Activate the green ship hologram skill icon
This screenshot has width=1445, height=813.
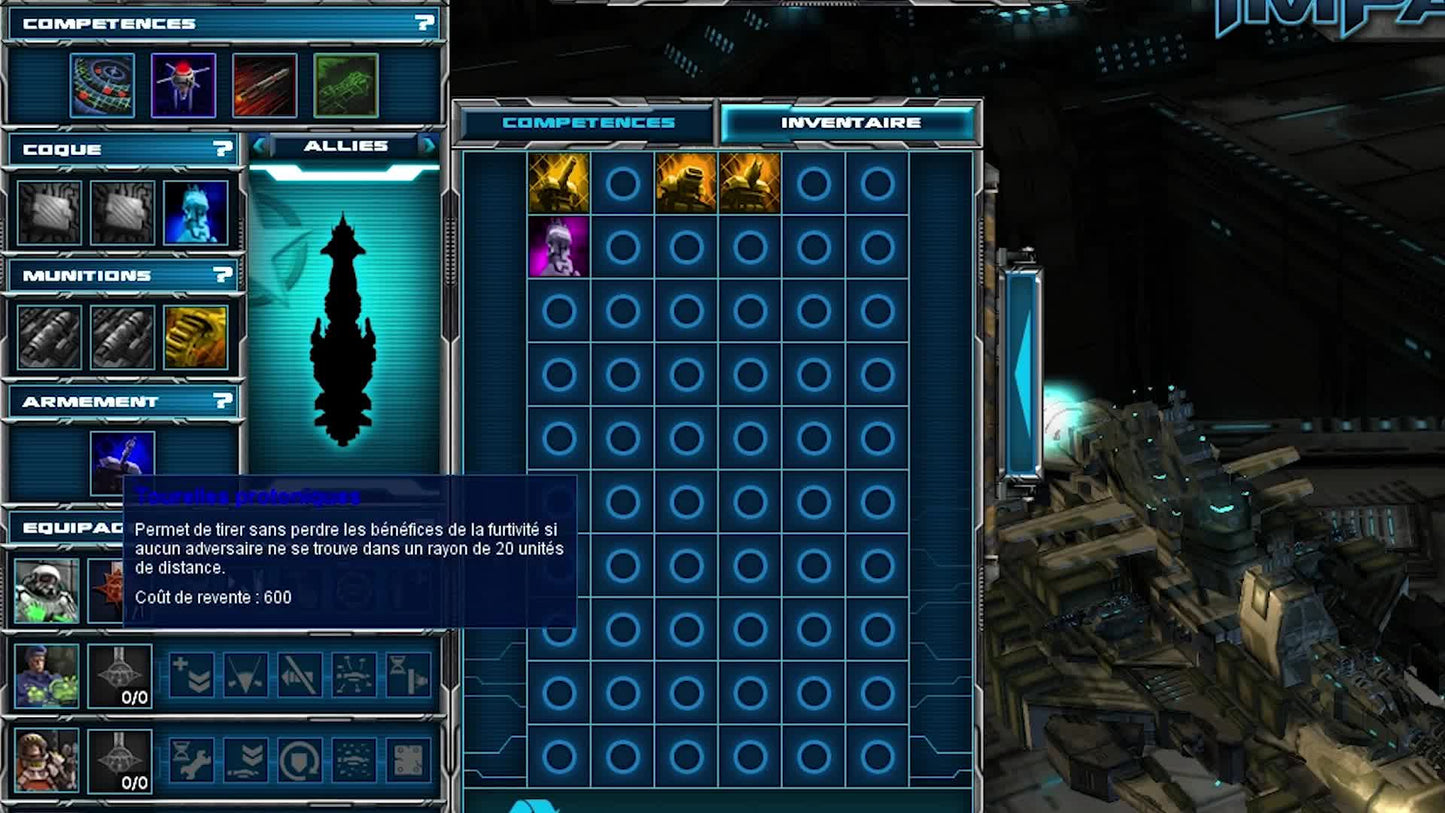click(346, 85)
